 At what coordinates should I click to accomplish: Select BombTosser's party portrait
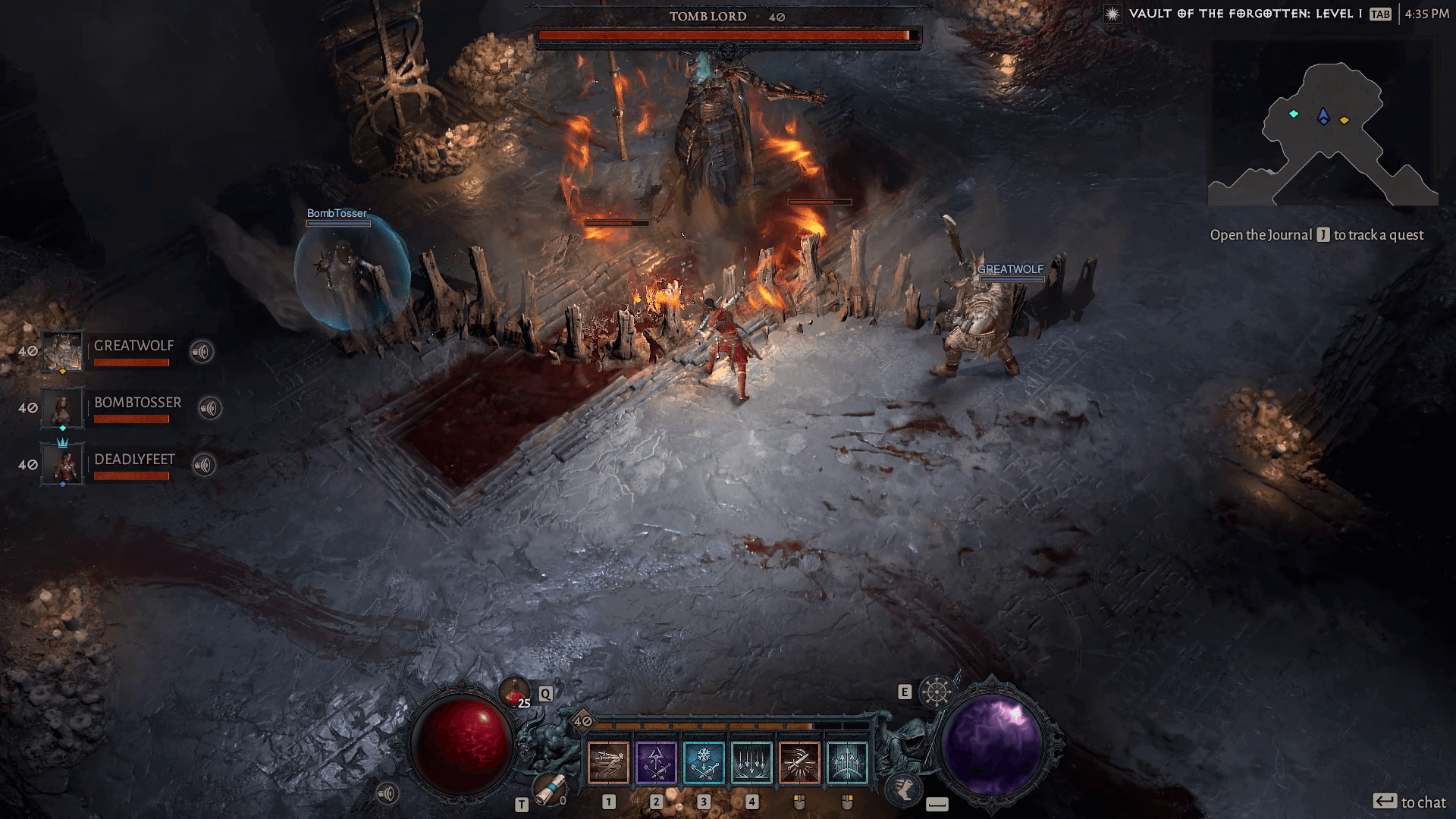tap(62, 408)
